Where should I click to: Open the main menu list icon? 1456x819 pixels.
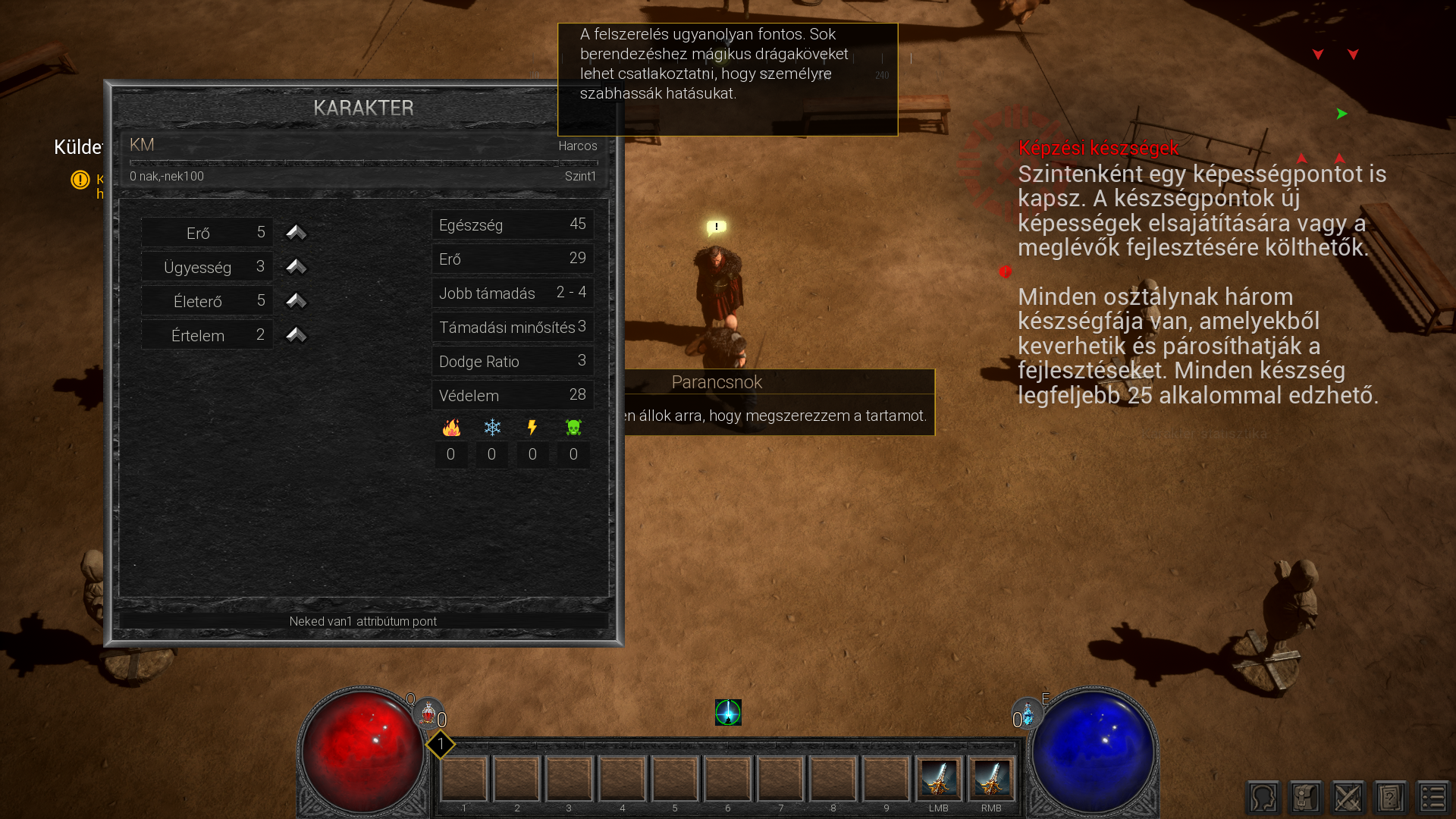(x=1433, y=798)
